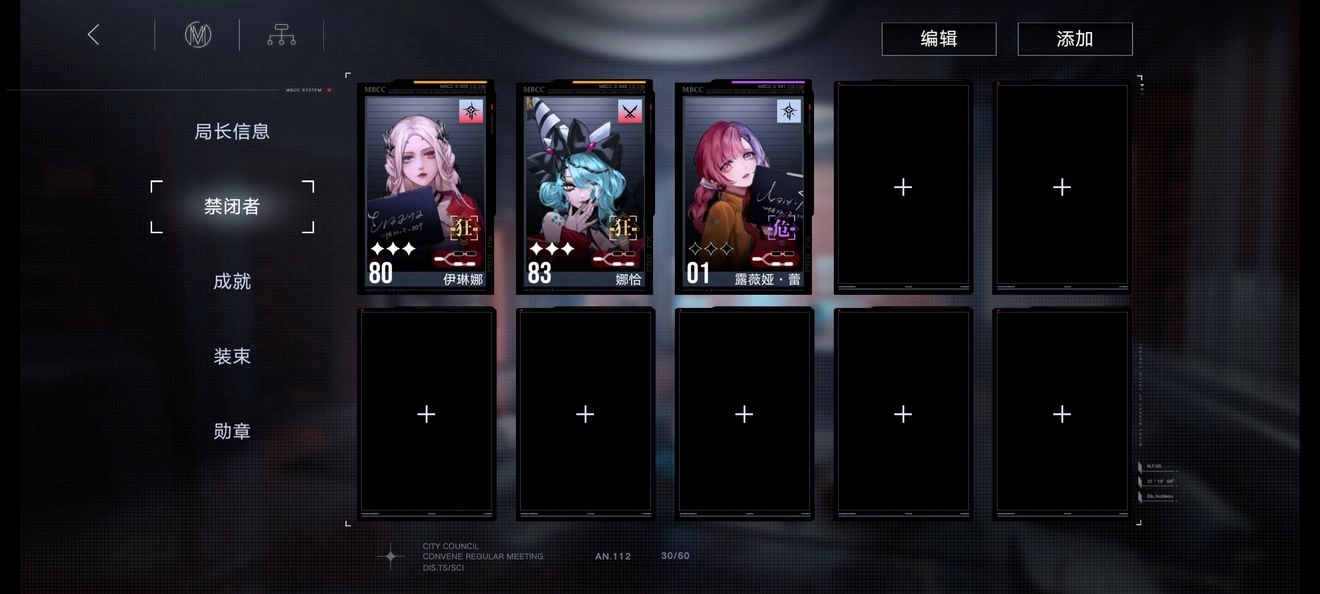The width and height of the screenshot is (1320, 594).
Task: Click the 编辑 edit button
Action: pos(938,39)
